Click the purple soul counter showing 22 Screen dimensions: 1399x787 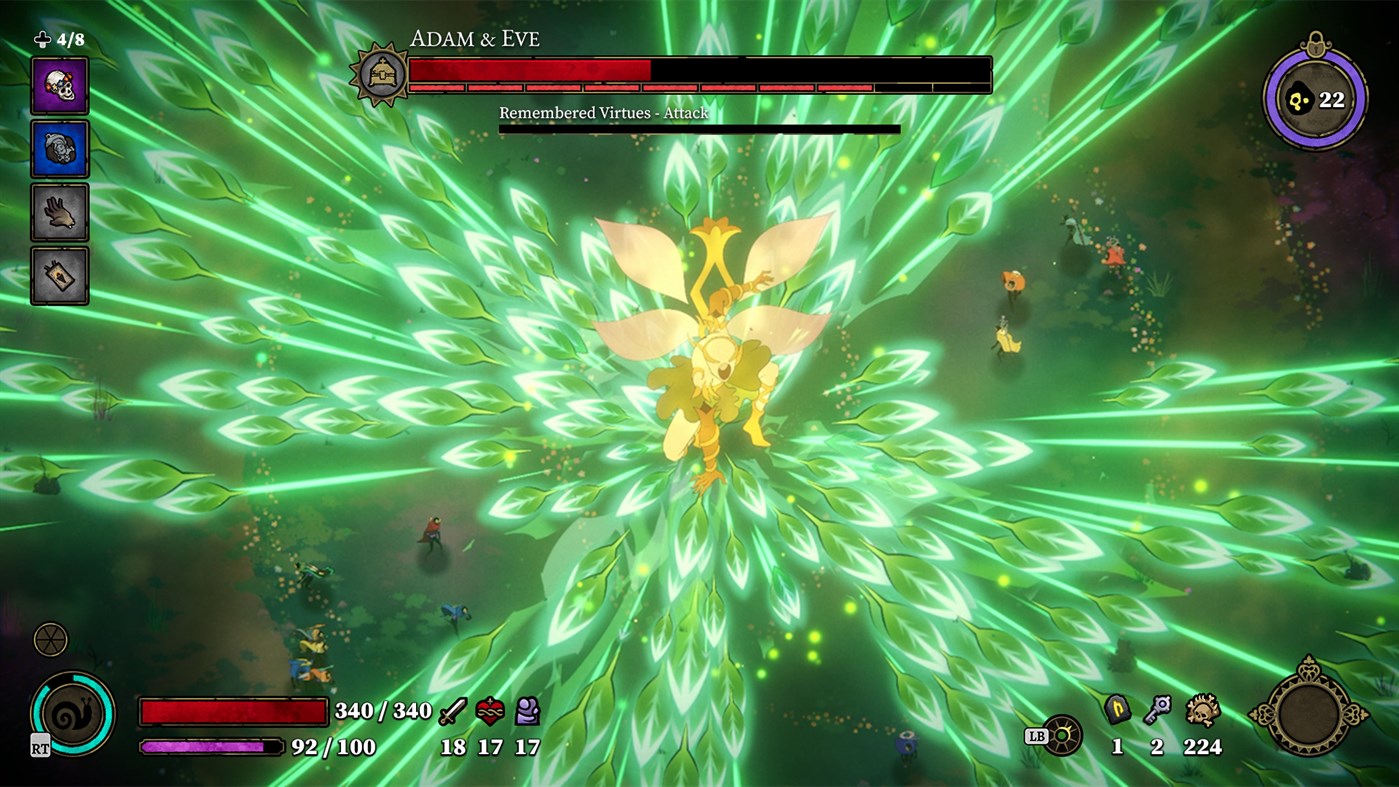click(x=1317, y=99)
